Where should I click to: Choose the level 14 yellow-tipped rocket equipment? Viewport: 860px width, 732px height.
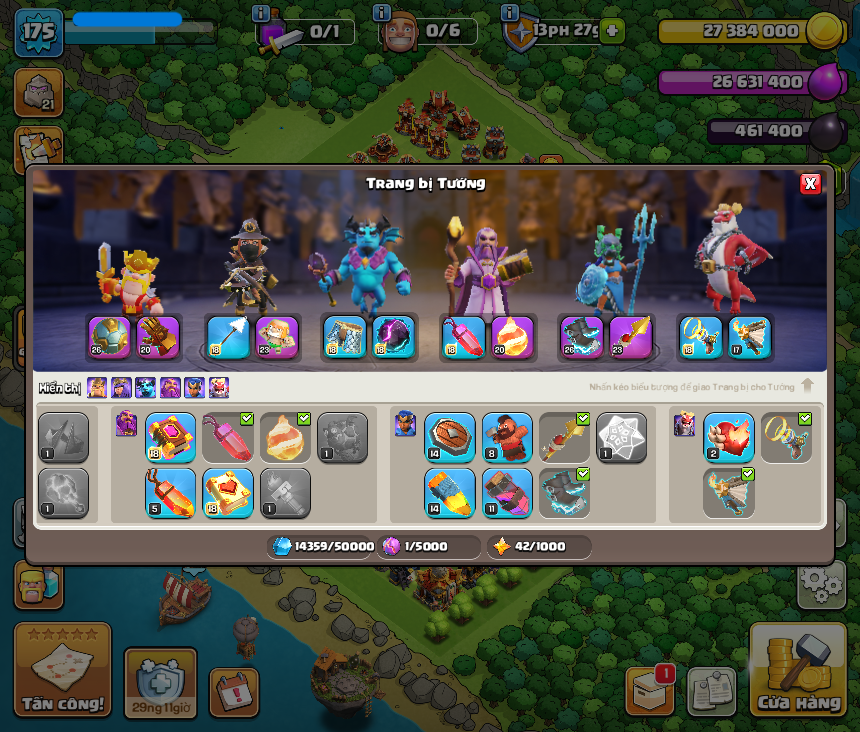(x=450, y=493)
